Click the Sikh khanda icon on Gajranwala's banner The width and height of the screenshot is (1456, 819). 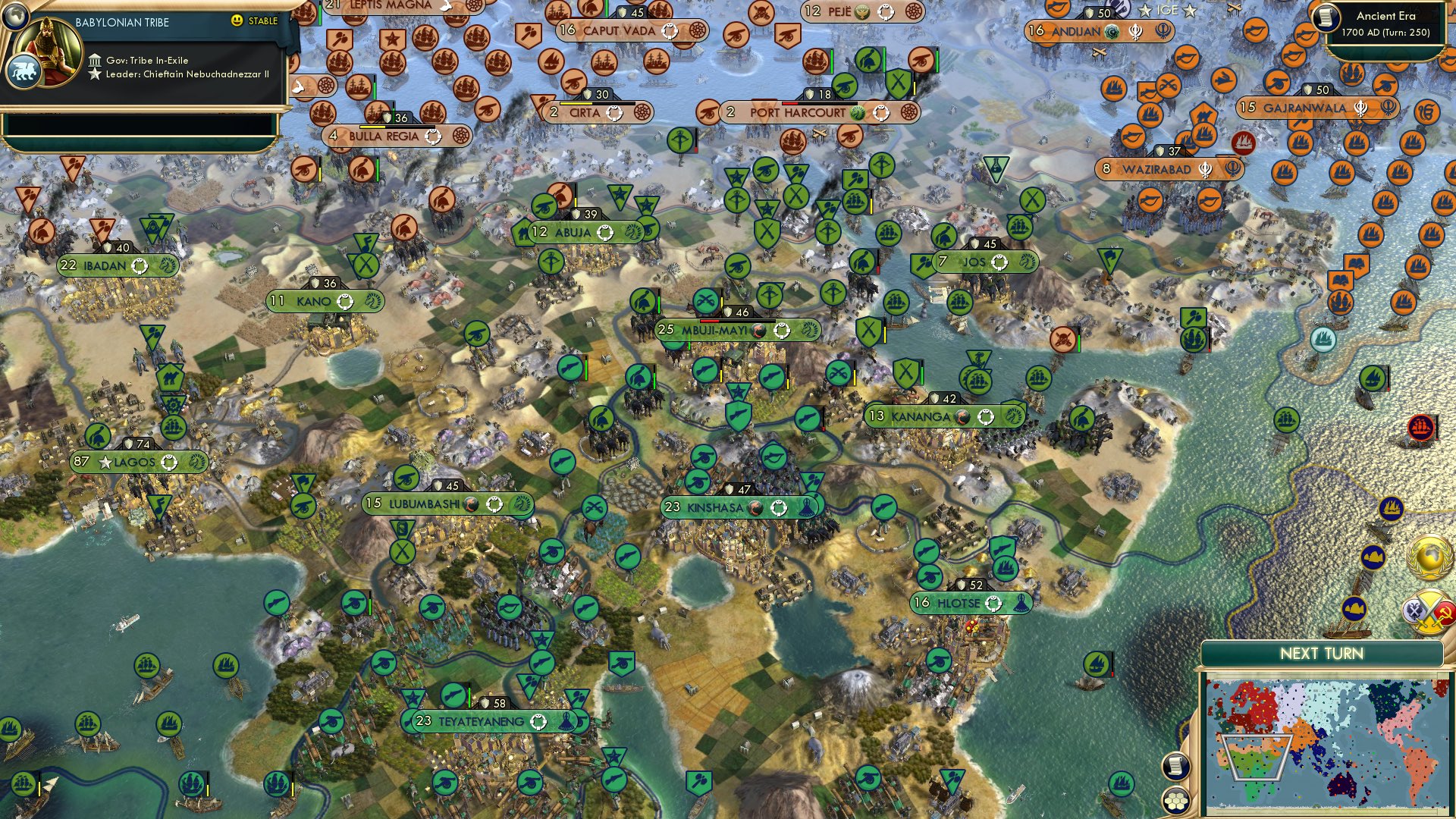click(x=1360, y=107)
